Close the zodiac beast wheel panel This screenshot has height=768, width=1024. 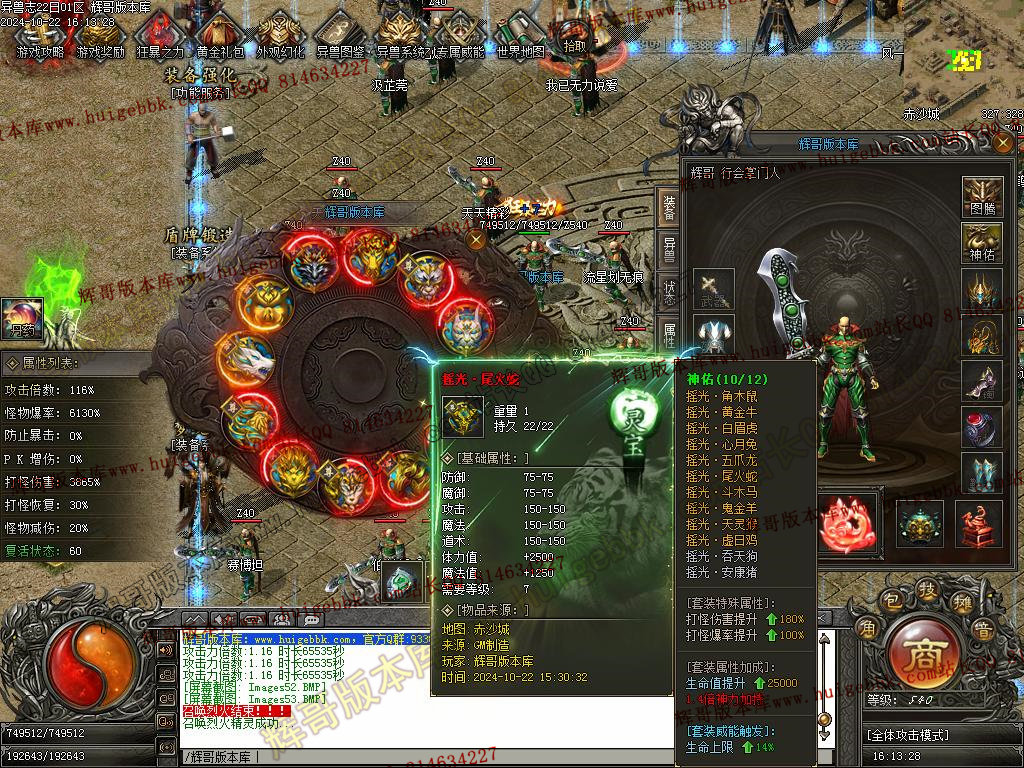point(477,239)
